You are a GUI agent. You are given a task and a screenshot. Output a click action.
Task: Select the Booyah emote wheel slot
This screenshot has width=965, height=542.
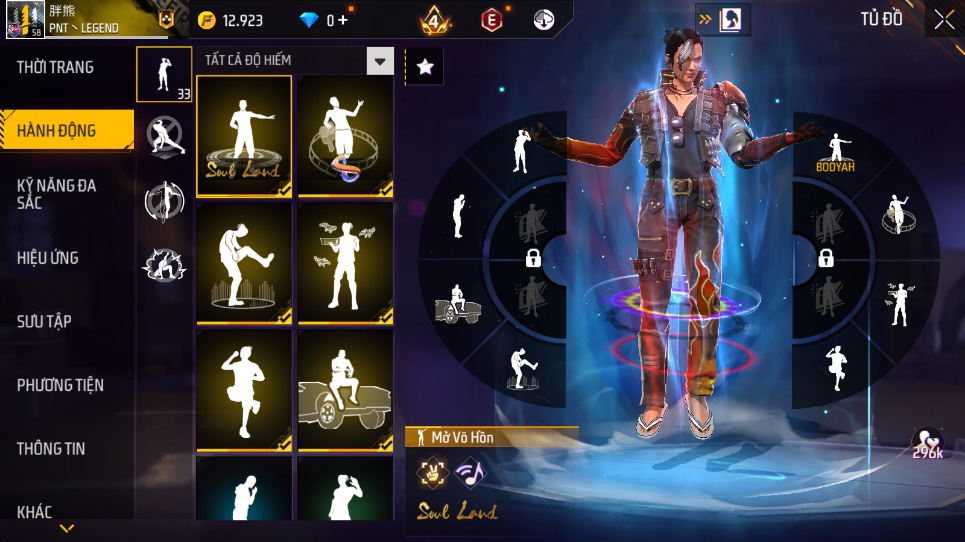pos(834,151)
